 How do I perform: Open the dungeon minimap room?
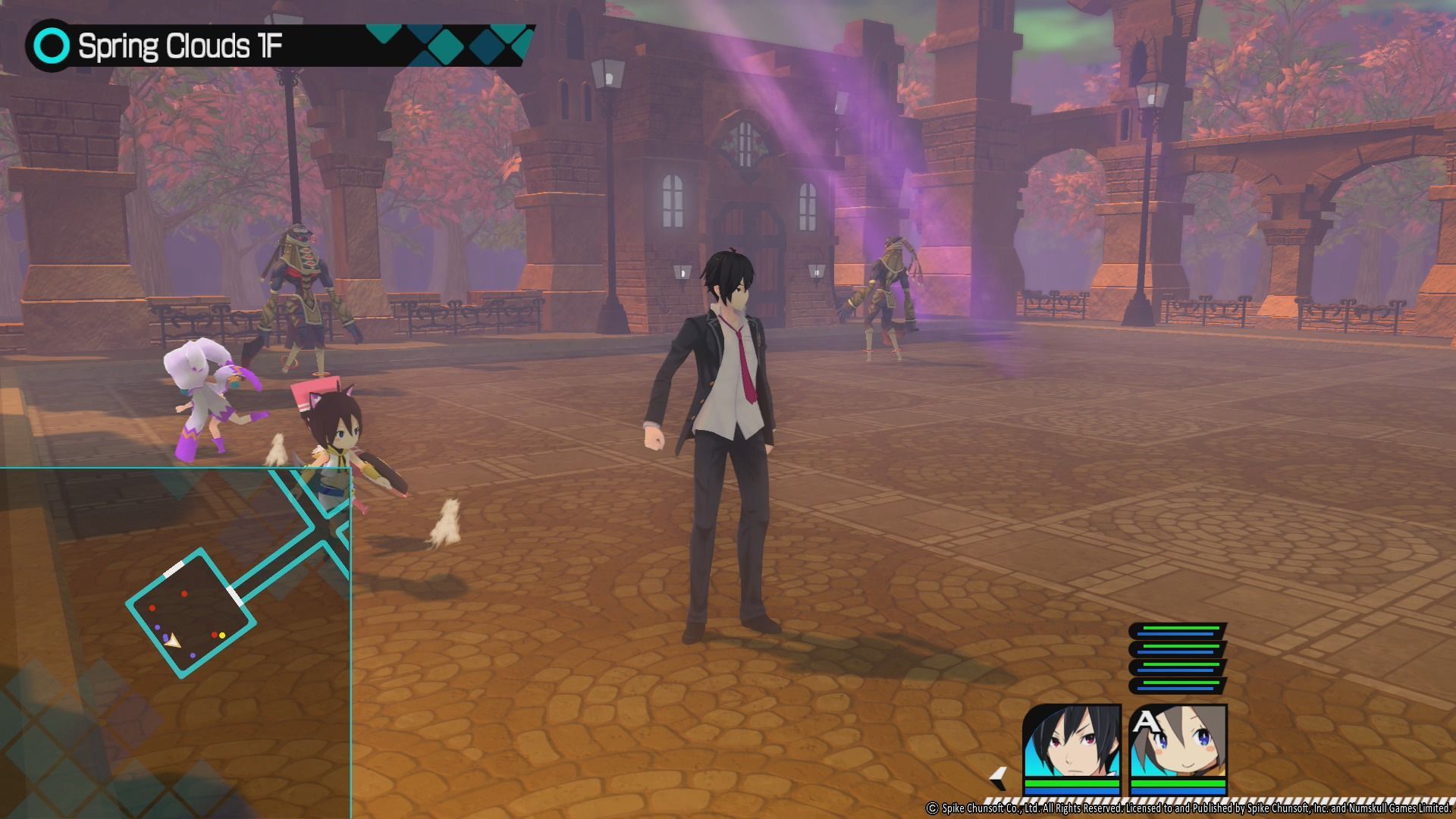190,613
